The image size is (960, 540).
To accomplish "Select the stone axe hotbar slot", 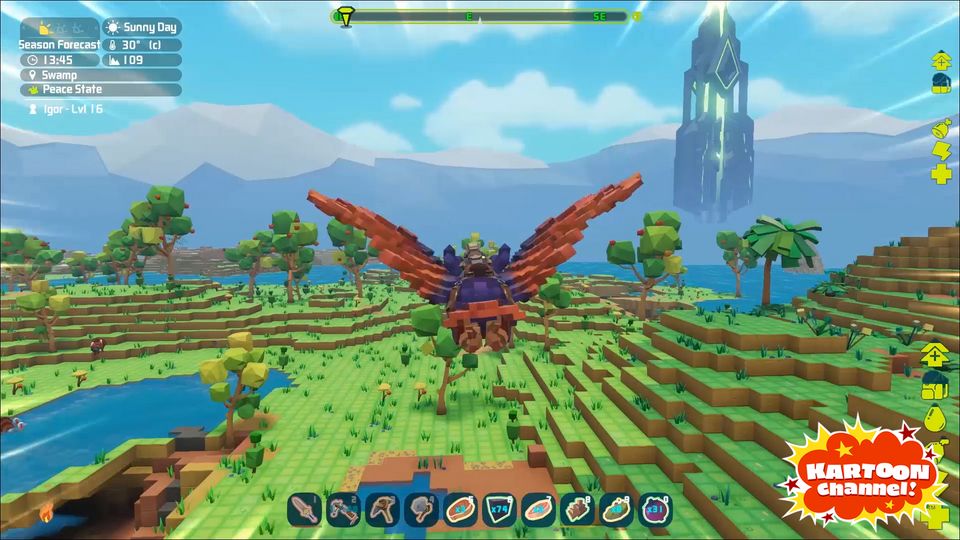I will point(421,510).
